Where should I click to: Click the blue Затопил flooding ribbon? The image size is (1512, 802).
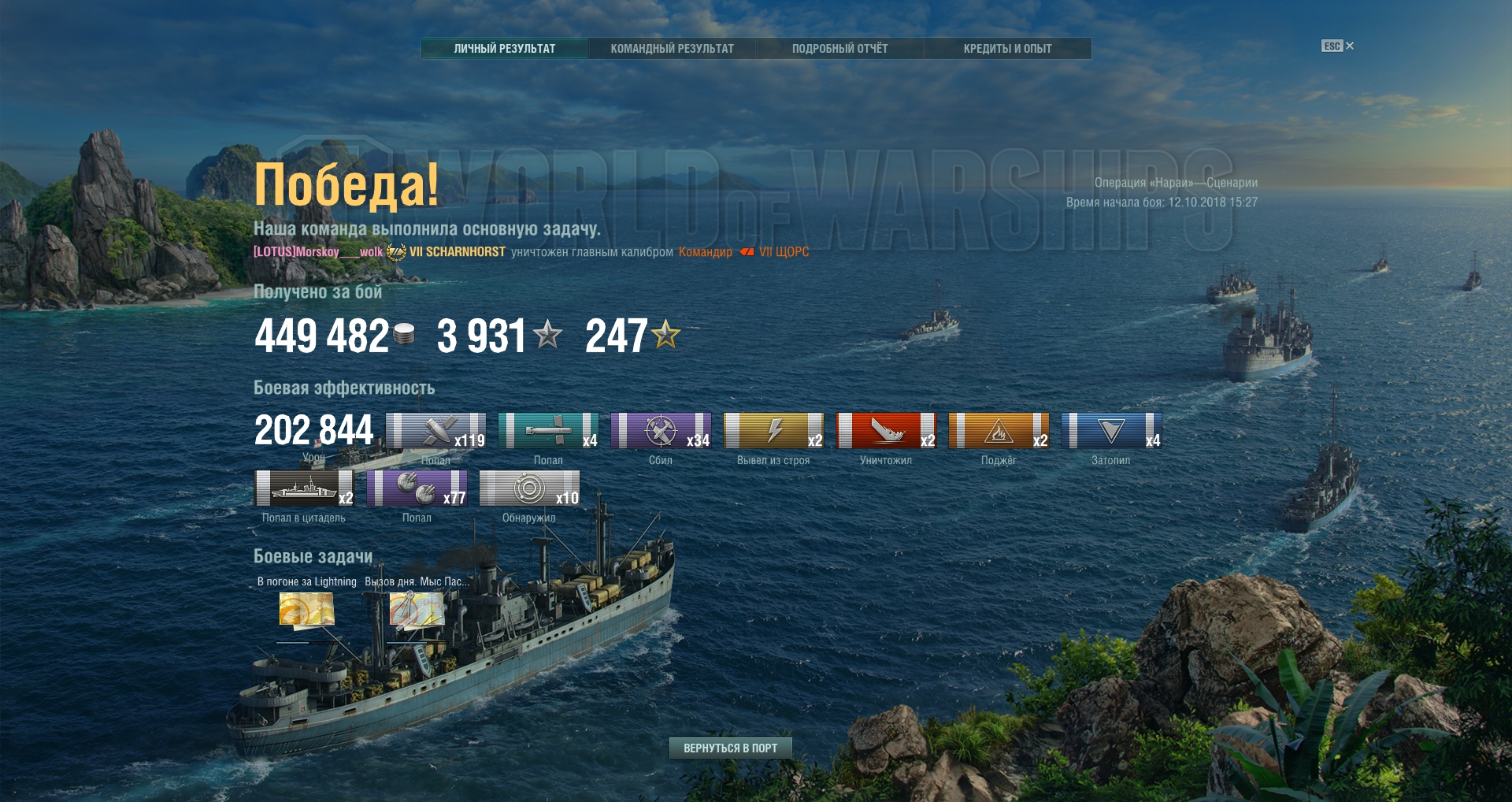tap(1111, 431)
